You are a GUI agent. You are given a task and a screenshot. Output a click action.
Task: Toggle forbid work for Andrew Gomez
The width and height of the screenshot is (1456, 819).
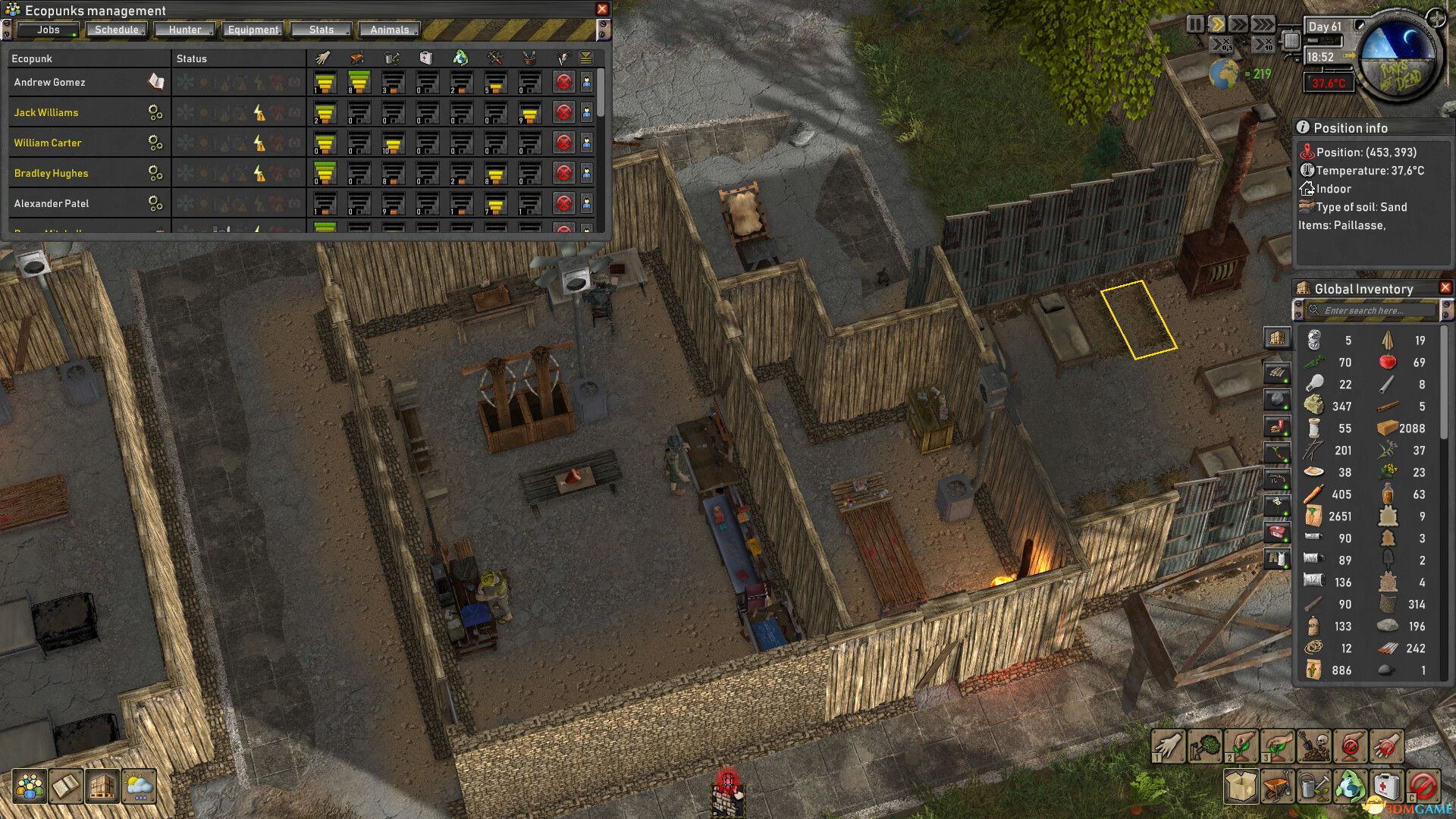click(x=564, y=80)
